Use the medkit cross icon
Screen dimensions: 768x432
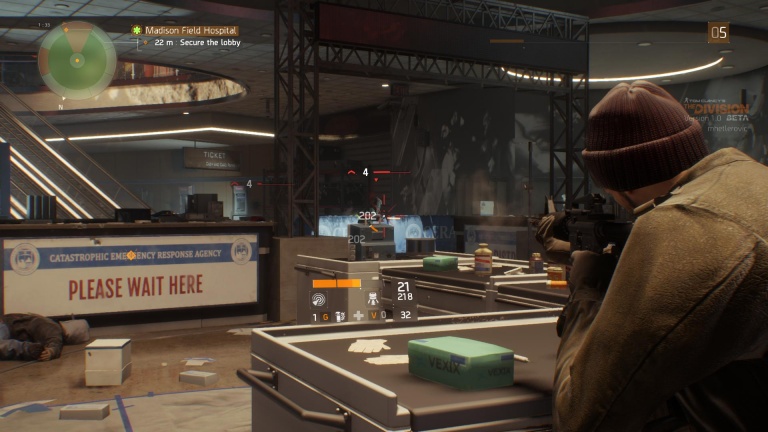point(359,316)
